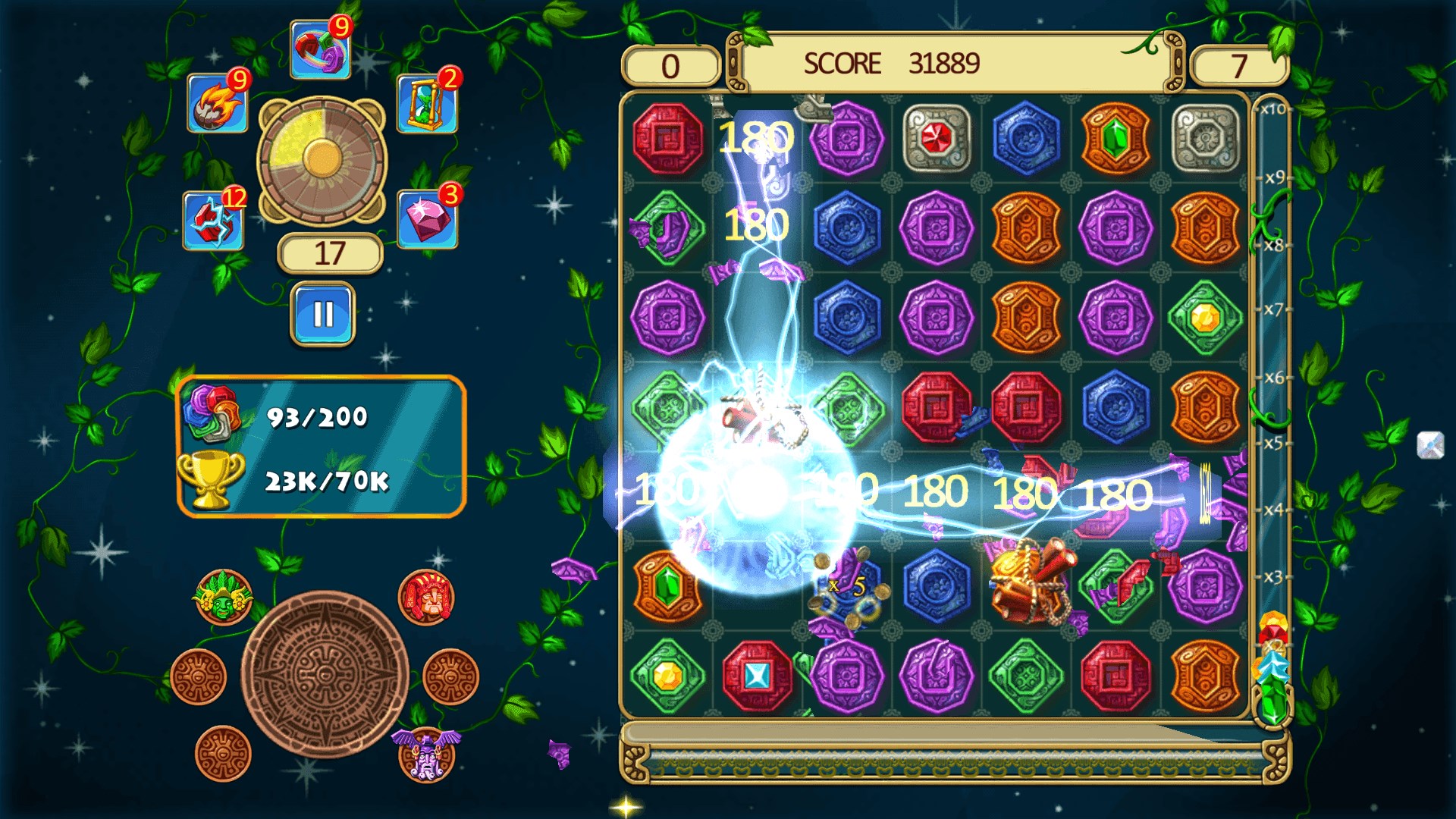Pause the game with the blue button
The width and height of the screenshot is (1456, 819).
coord(322,313)
